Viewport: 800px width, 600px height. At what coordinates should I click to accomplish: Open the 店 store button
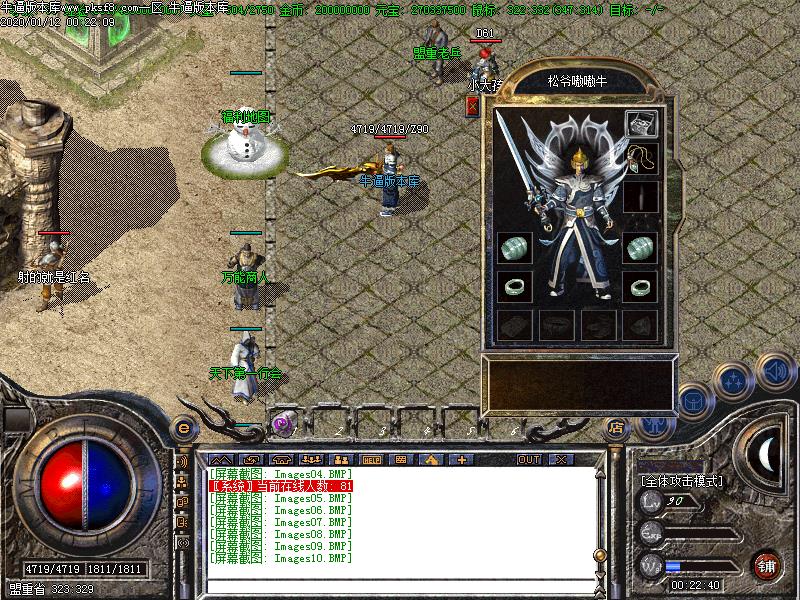point(617,427)
